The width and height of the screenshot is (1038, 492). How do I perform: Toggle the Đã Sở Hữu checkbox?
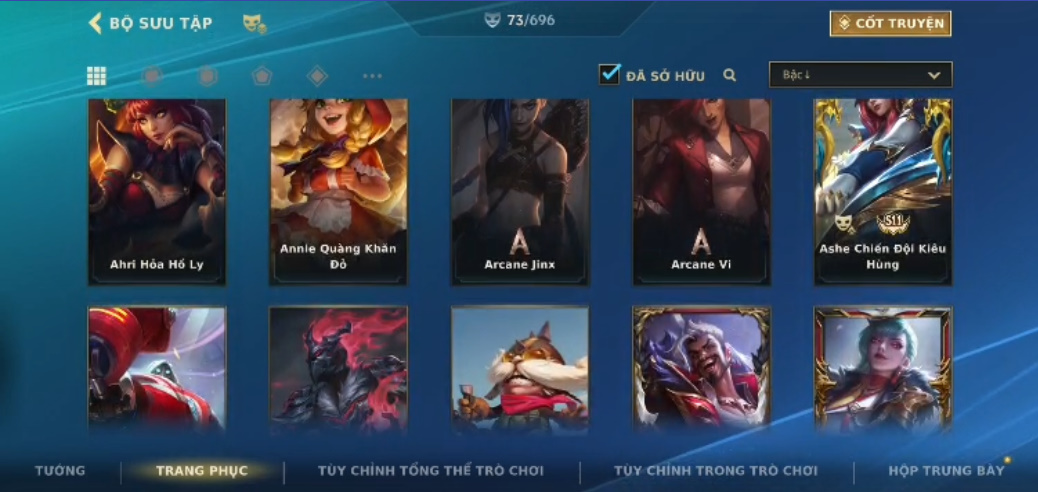click(x=610, y=74)
